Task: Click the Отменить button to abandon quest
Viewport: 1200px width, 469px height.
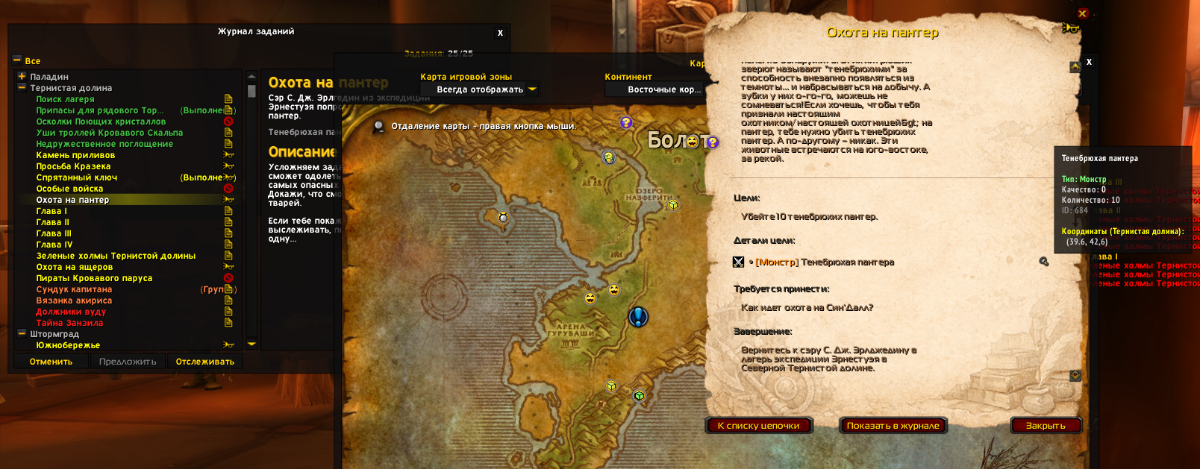Action: pyautogui.click(x=50, y=362)
